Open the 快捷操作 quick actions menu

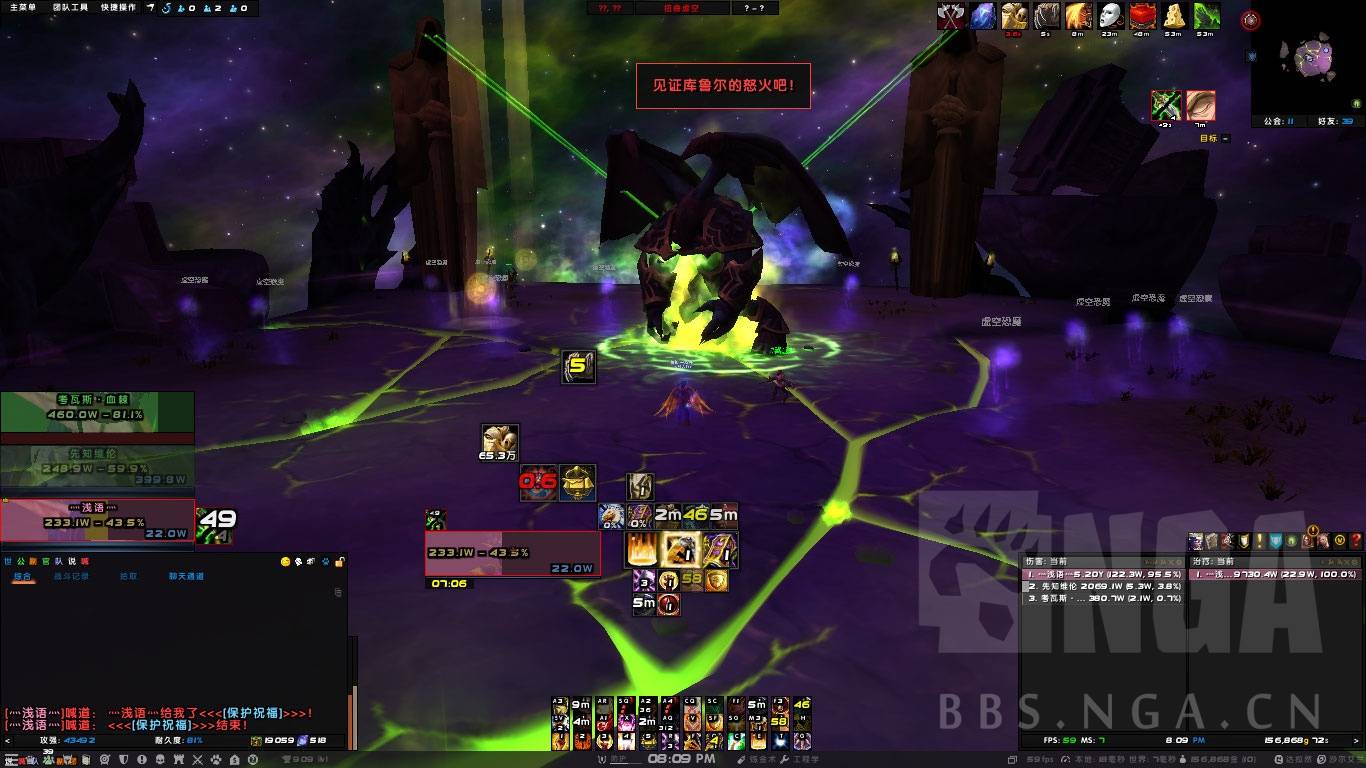click(118, 8)
